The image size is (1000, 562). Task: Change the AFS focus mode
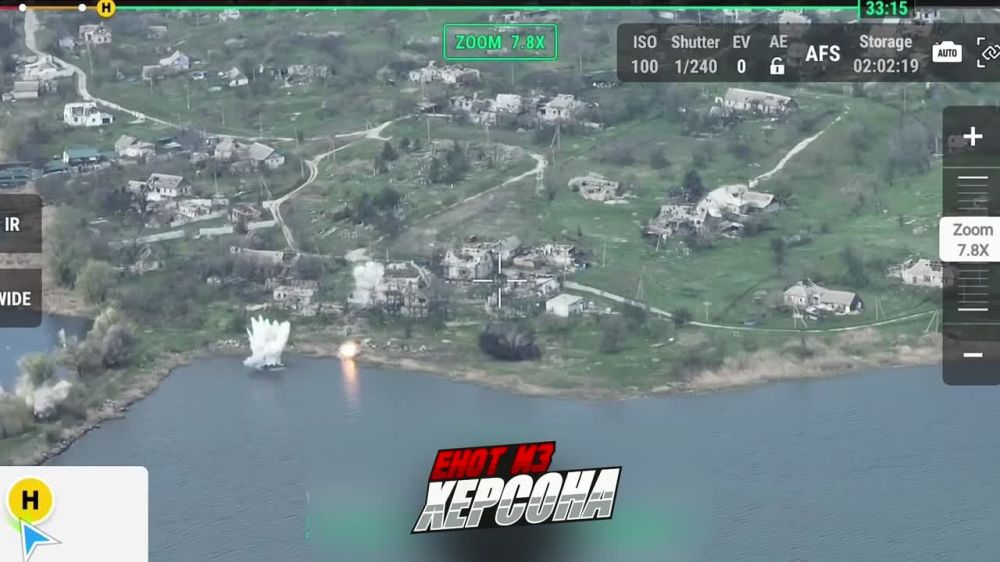823,54
